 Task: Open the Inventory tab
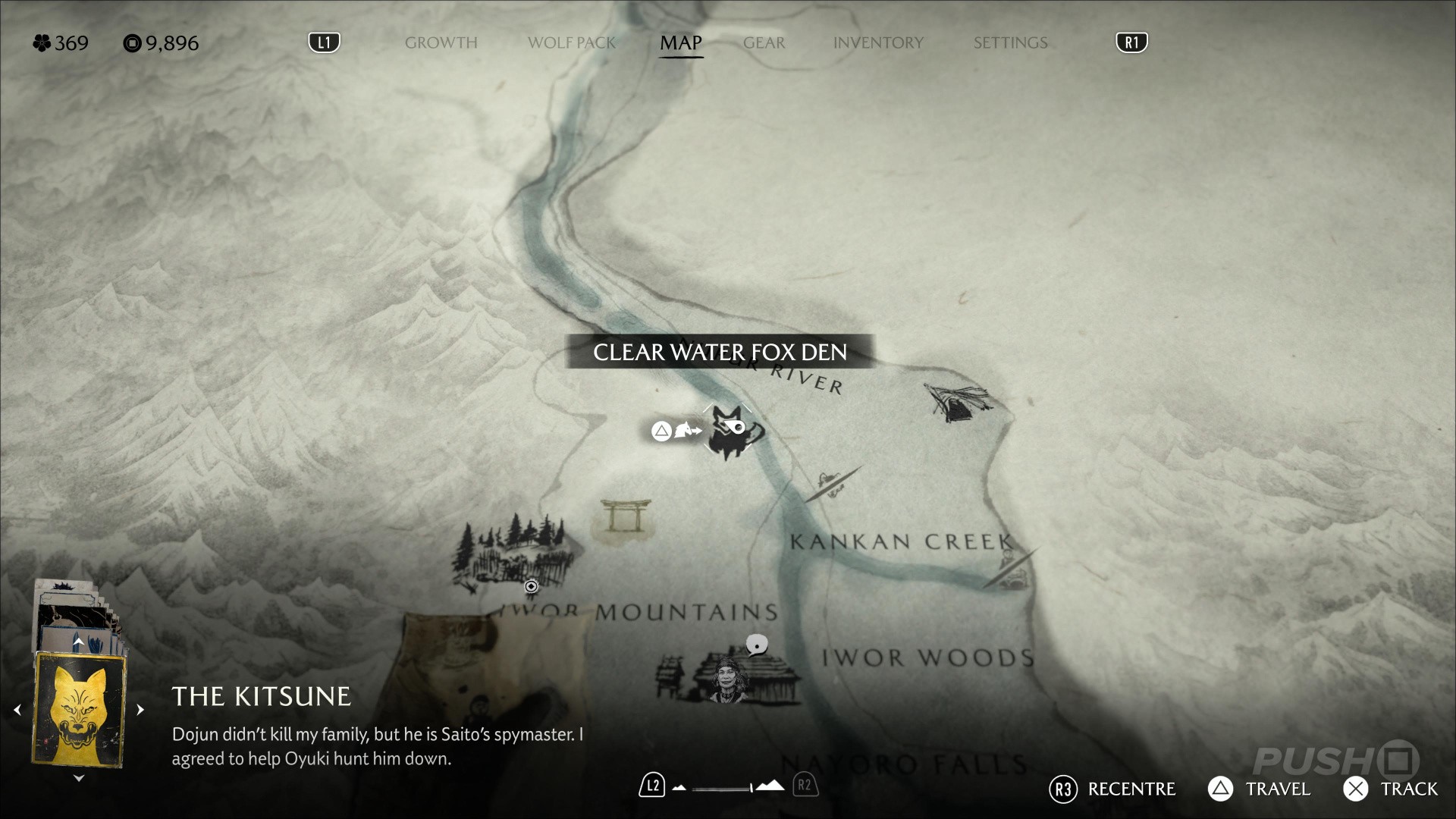pyautogui.click(x=878, y=42)
